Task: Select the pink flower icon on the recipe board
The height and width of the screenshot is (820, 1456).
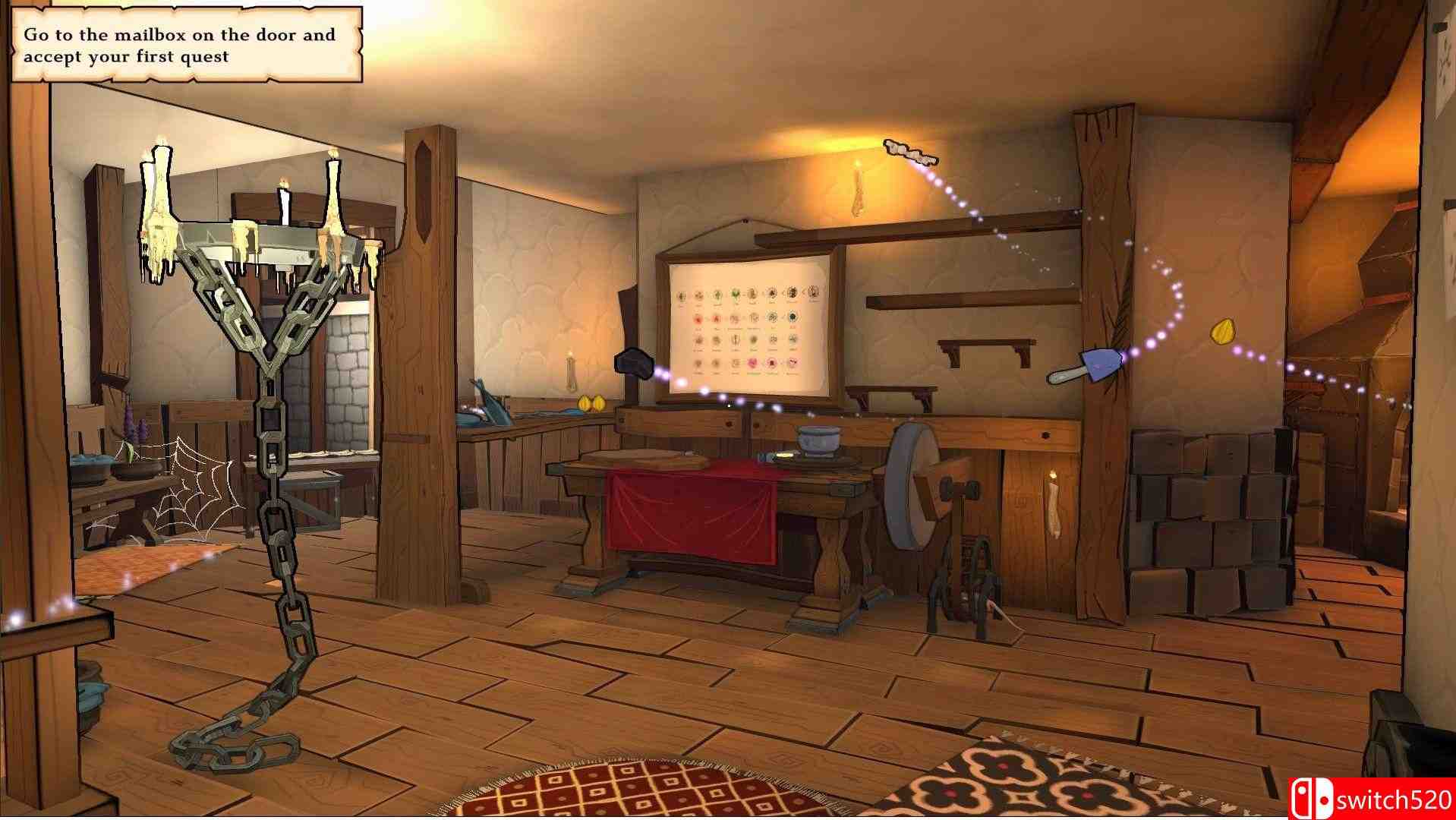Action: tap(752, 363)
